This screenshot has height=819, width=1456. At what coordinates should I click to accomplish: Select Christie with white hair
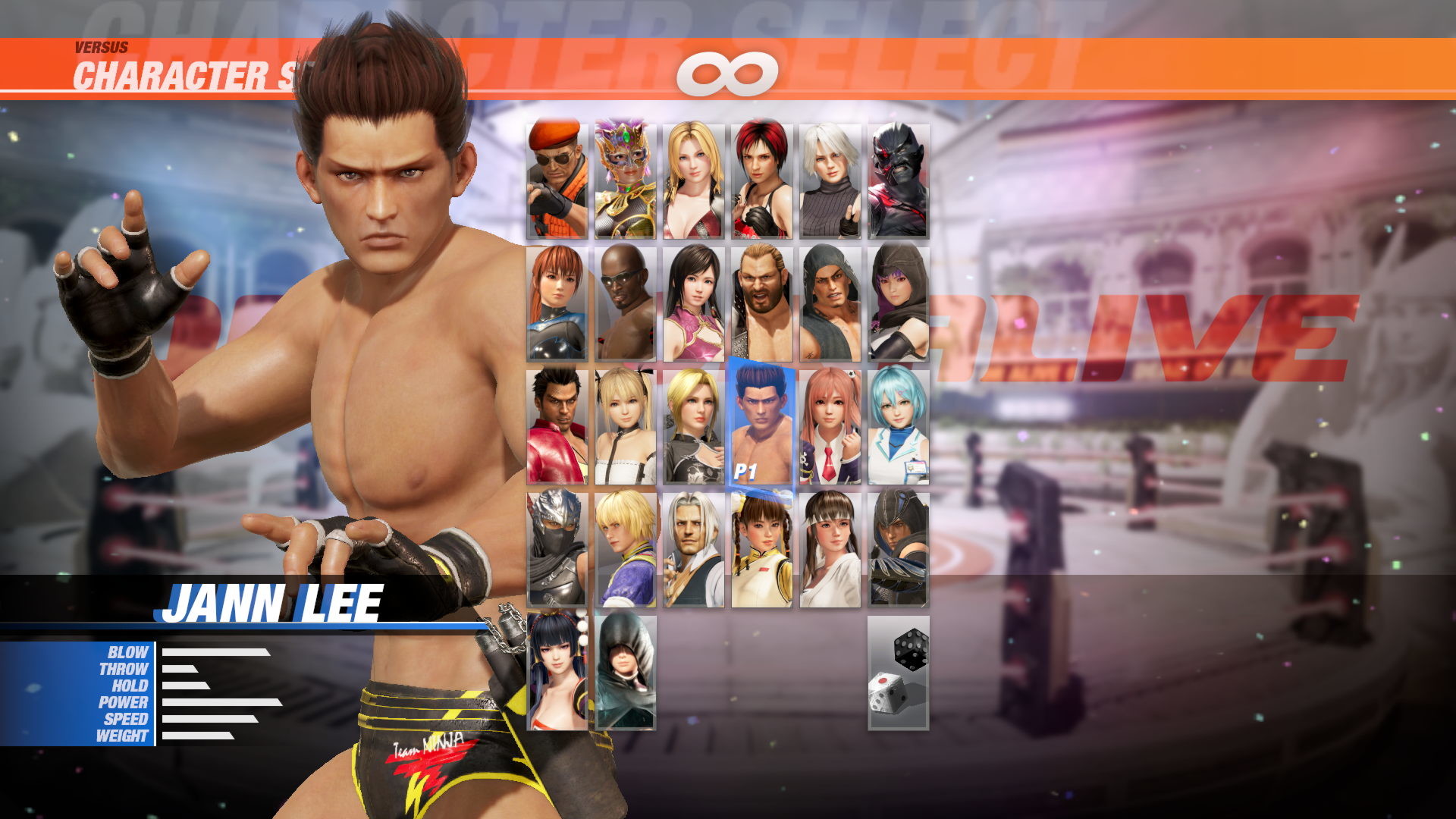(830, 178)
